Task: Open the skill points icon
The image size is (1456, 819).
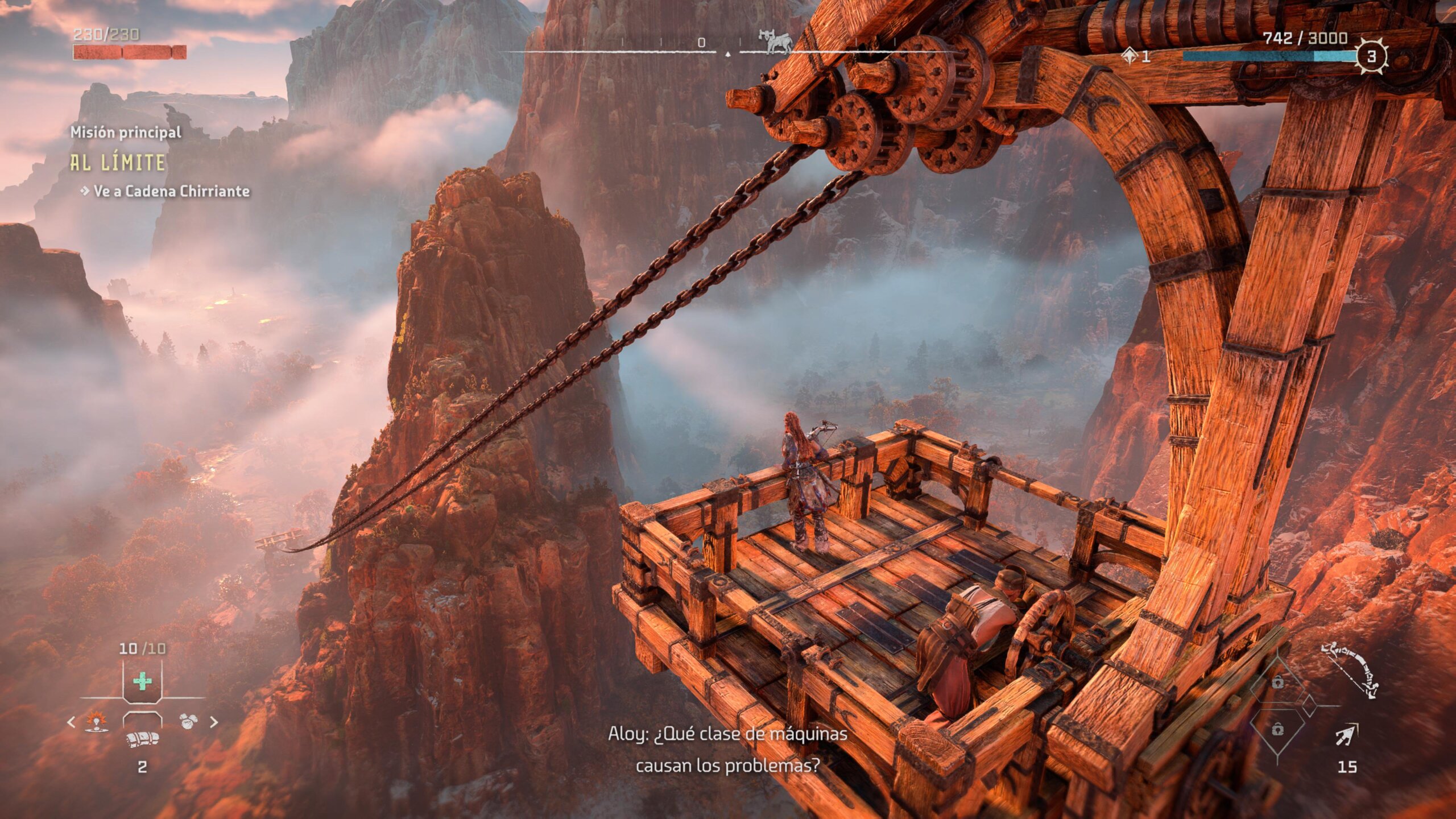Action: (x=1130, y=56)
